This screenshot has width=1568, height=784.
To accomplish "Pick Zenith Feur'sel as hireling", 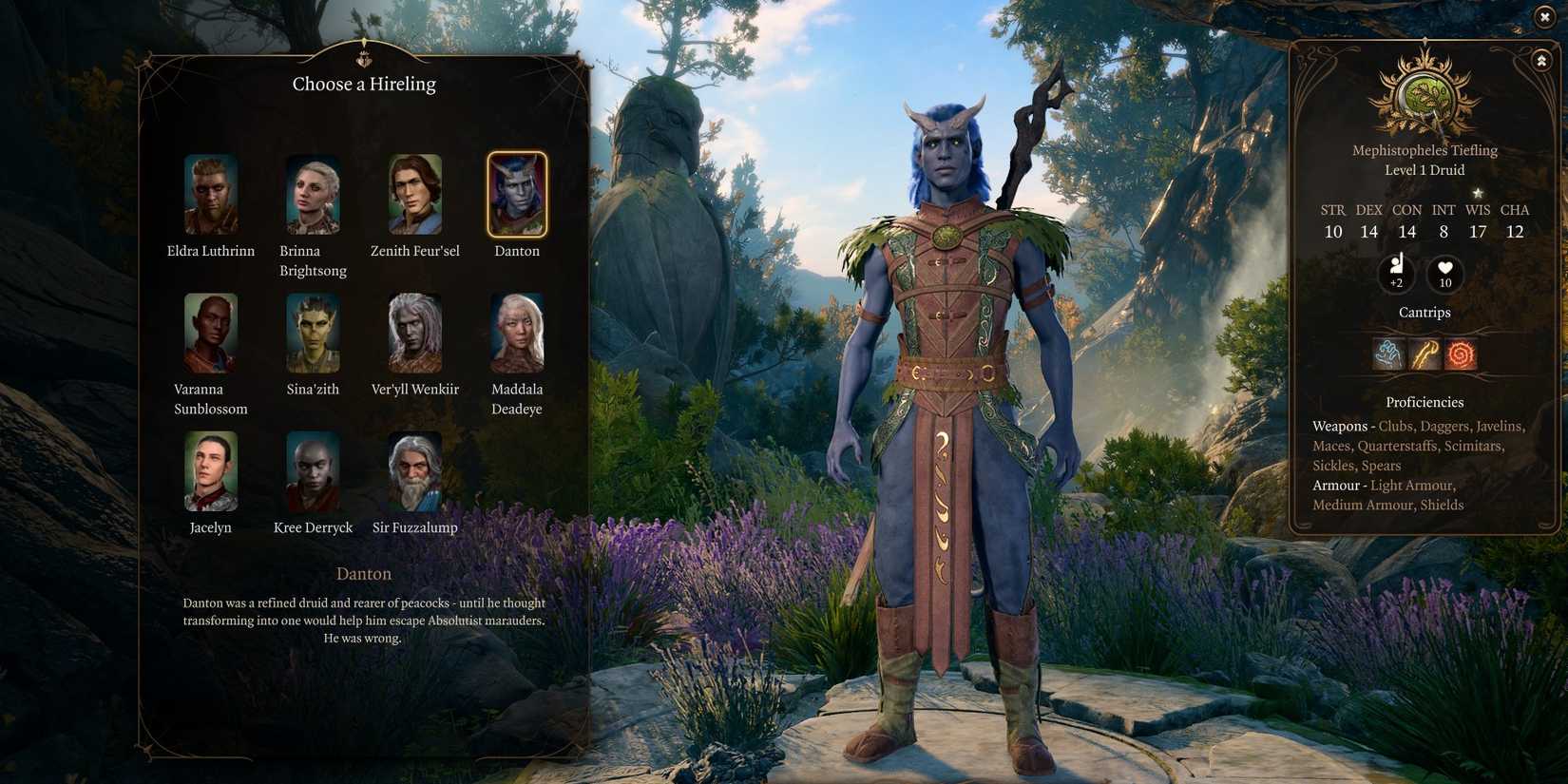I will pos(415,194).
